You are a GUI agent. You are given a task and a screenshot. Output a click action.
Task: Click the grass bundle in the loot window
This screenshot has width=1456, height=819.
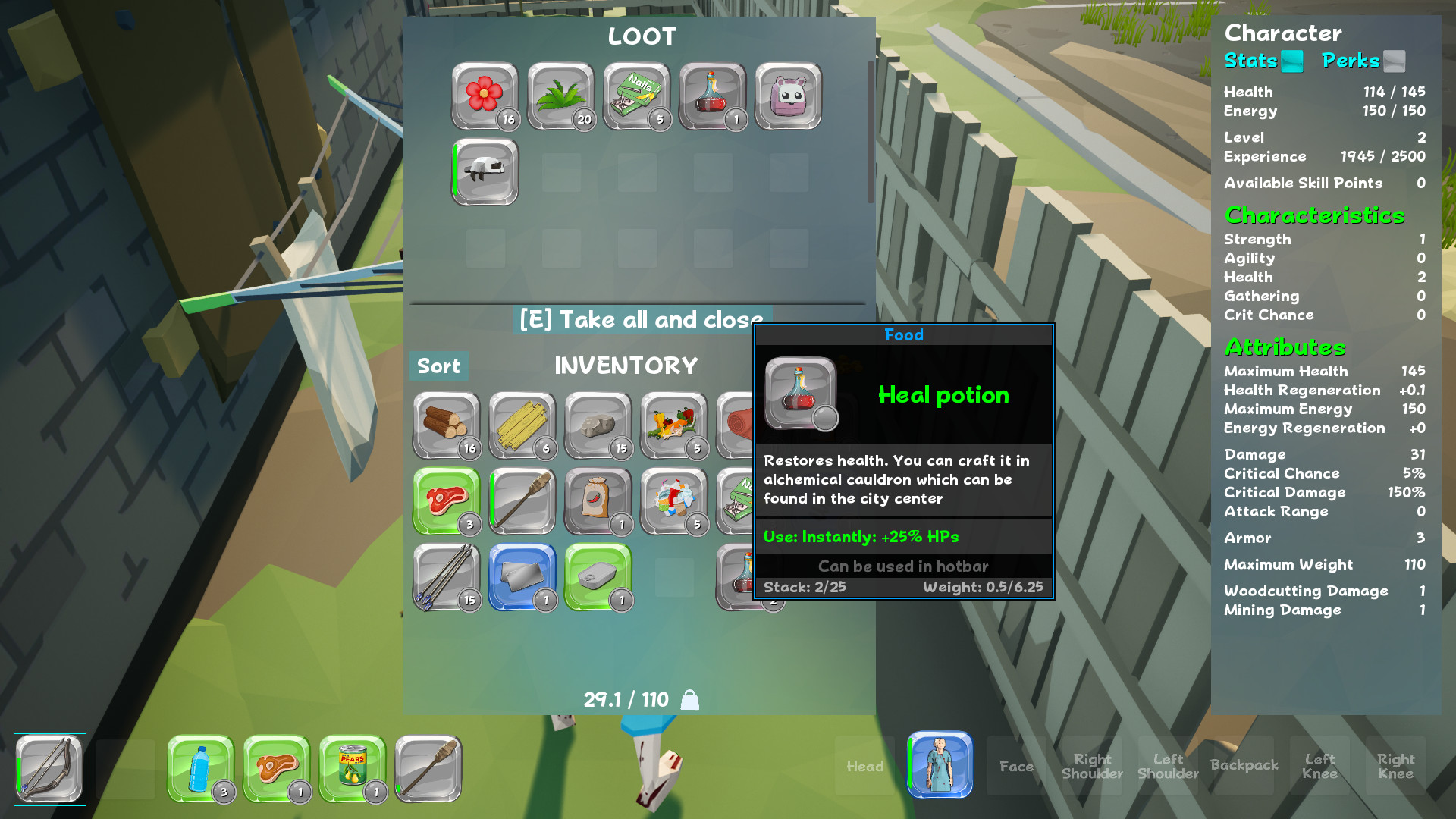(x=560, y=96)
